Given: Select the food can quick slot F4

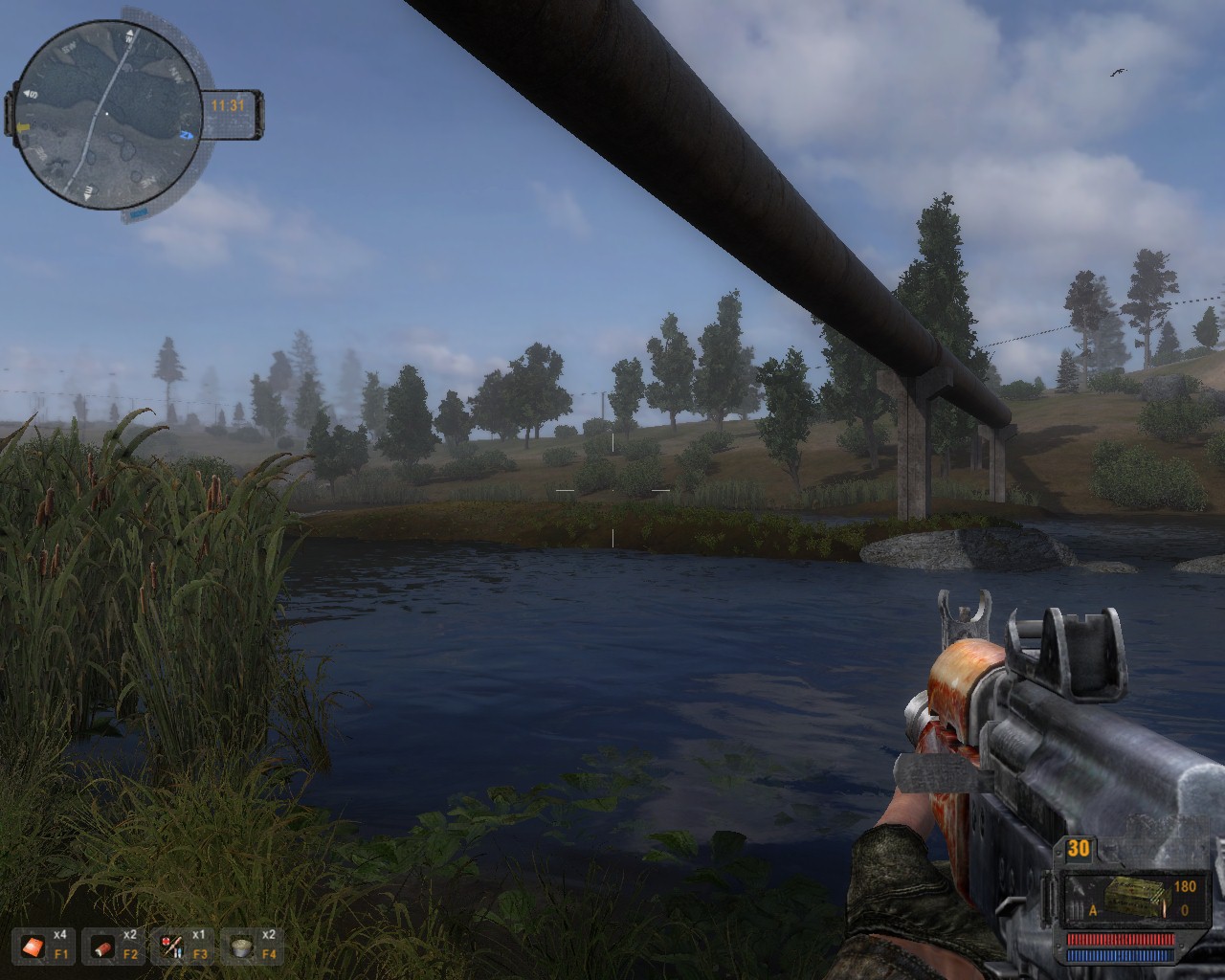Looking at the screenshot, I should 242,947.
